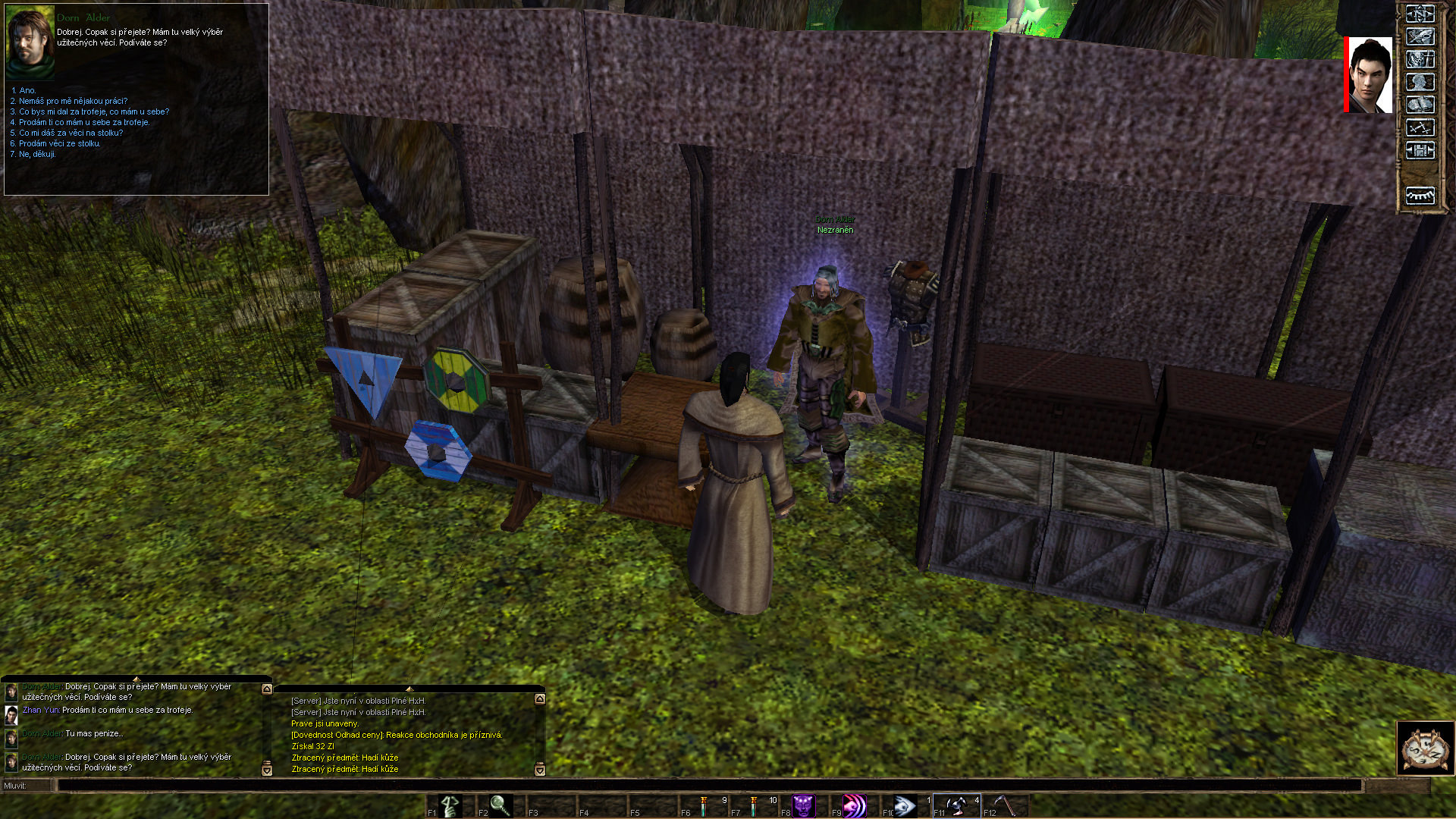Image resolution: width=1456 pixels, height=819 pixels.
Task: Ask "Nemáš pro mě nějakou práci?"
Action: (x=73, y=101)
